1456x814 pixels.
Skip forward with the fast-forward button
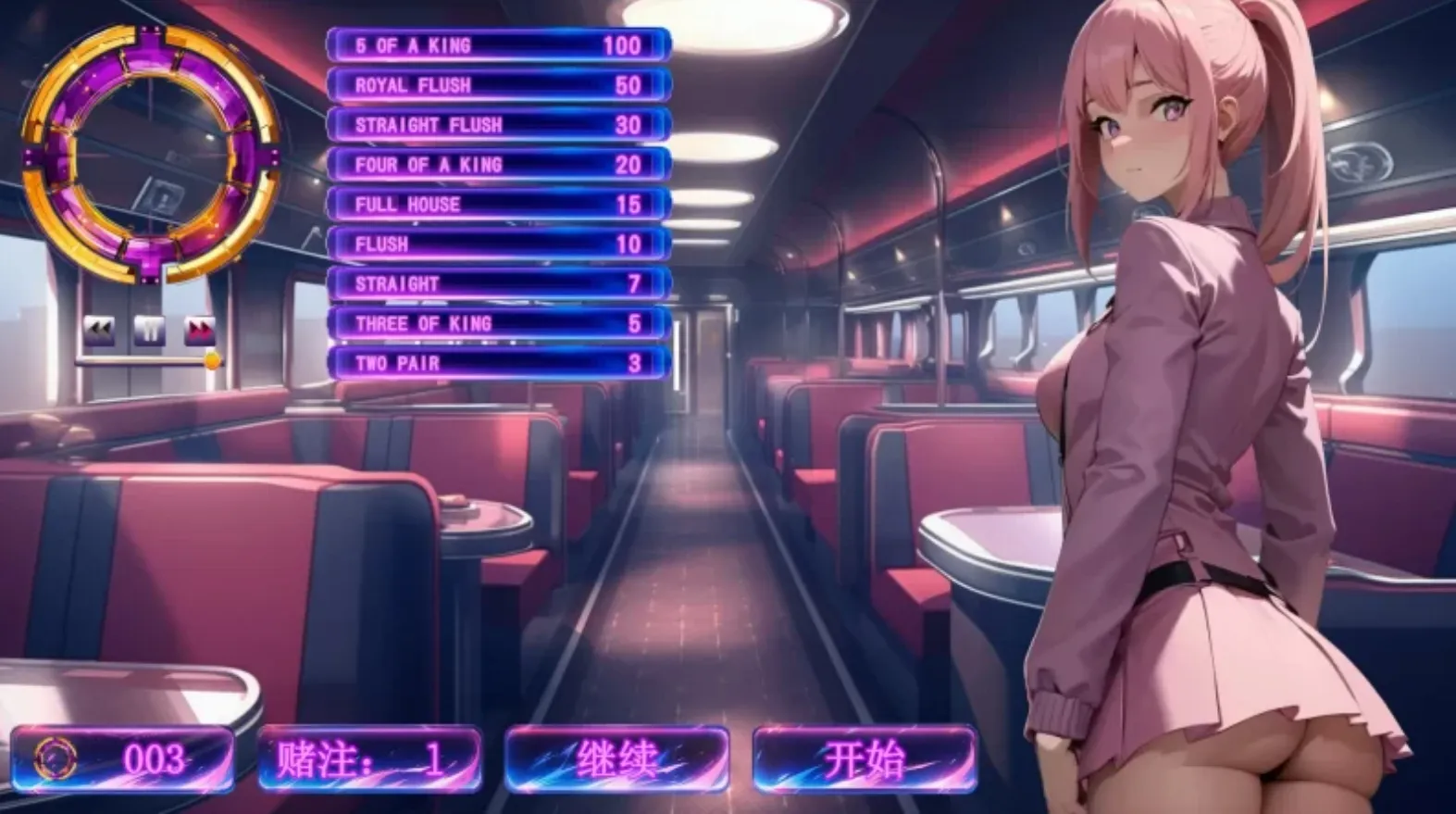coord(200,330)
